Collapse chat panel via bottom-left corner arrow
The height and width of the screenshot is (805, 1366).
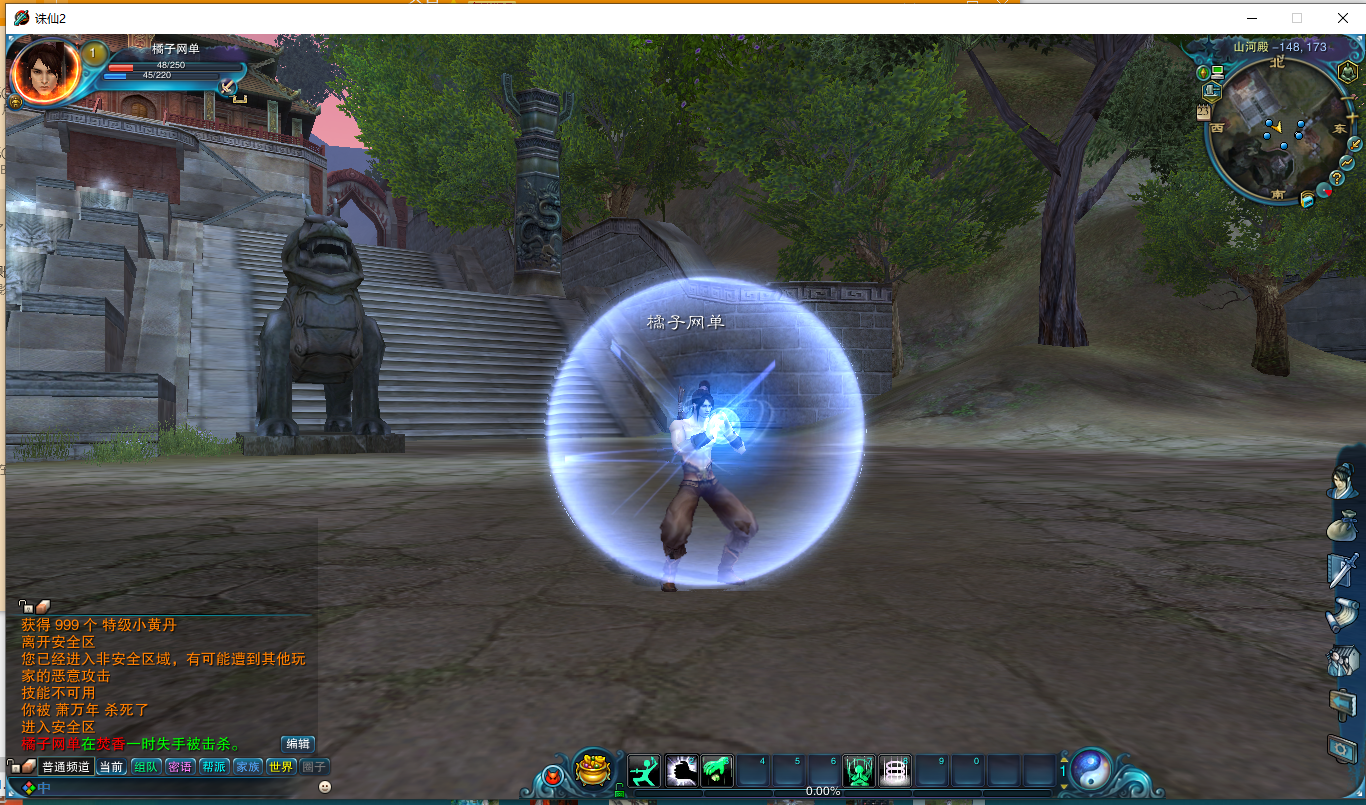tap(11, 794)
